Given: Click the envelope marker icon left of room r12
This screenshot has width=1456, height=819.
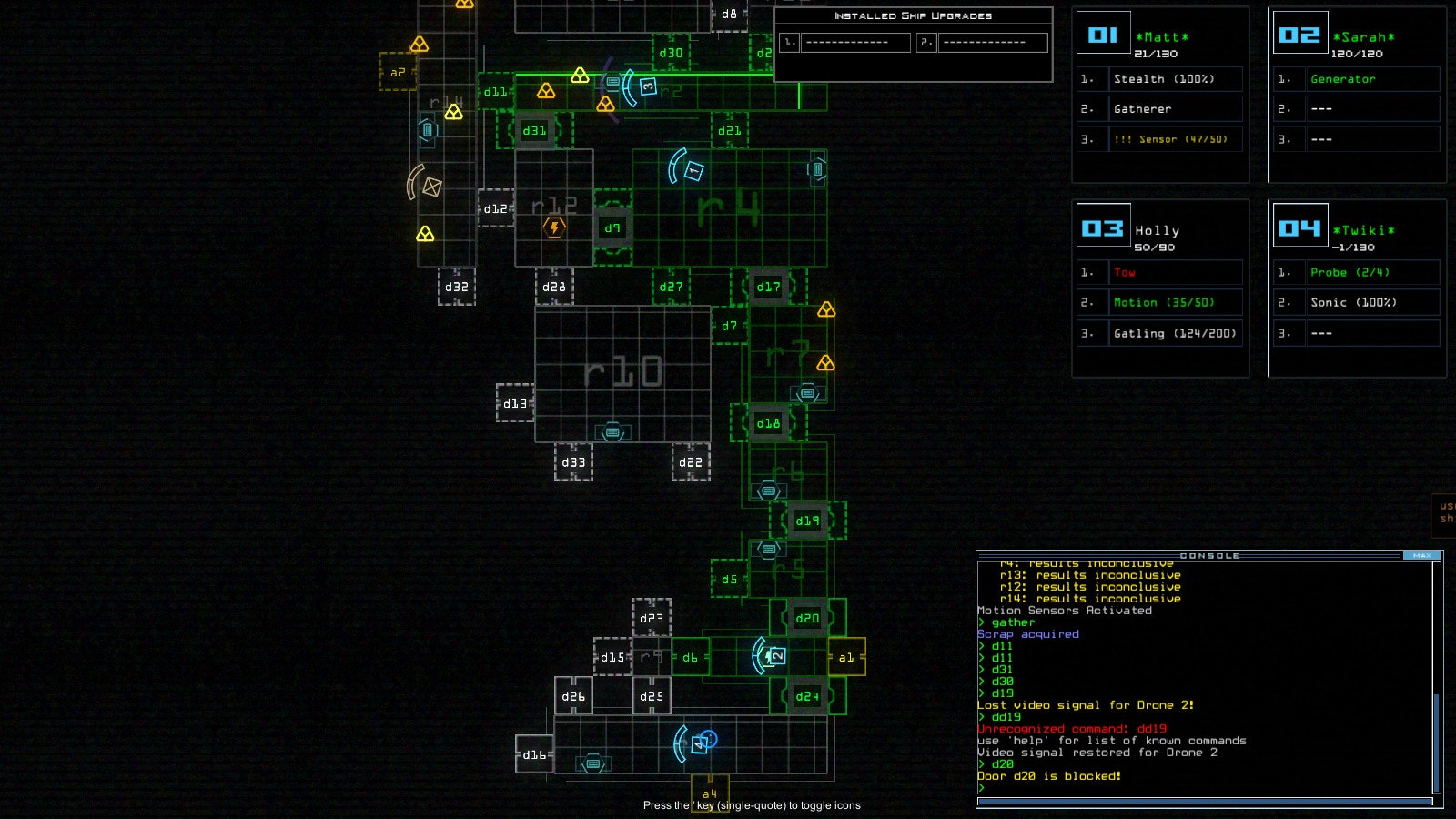Looking at the screenshot, I should 431,187.
